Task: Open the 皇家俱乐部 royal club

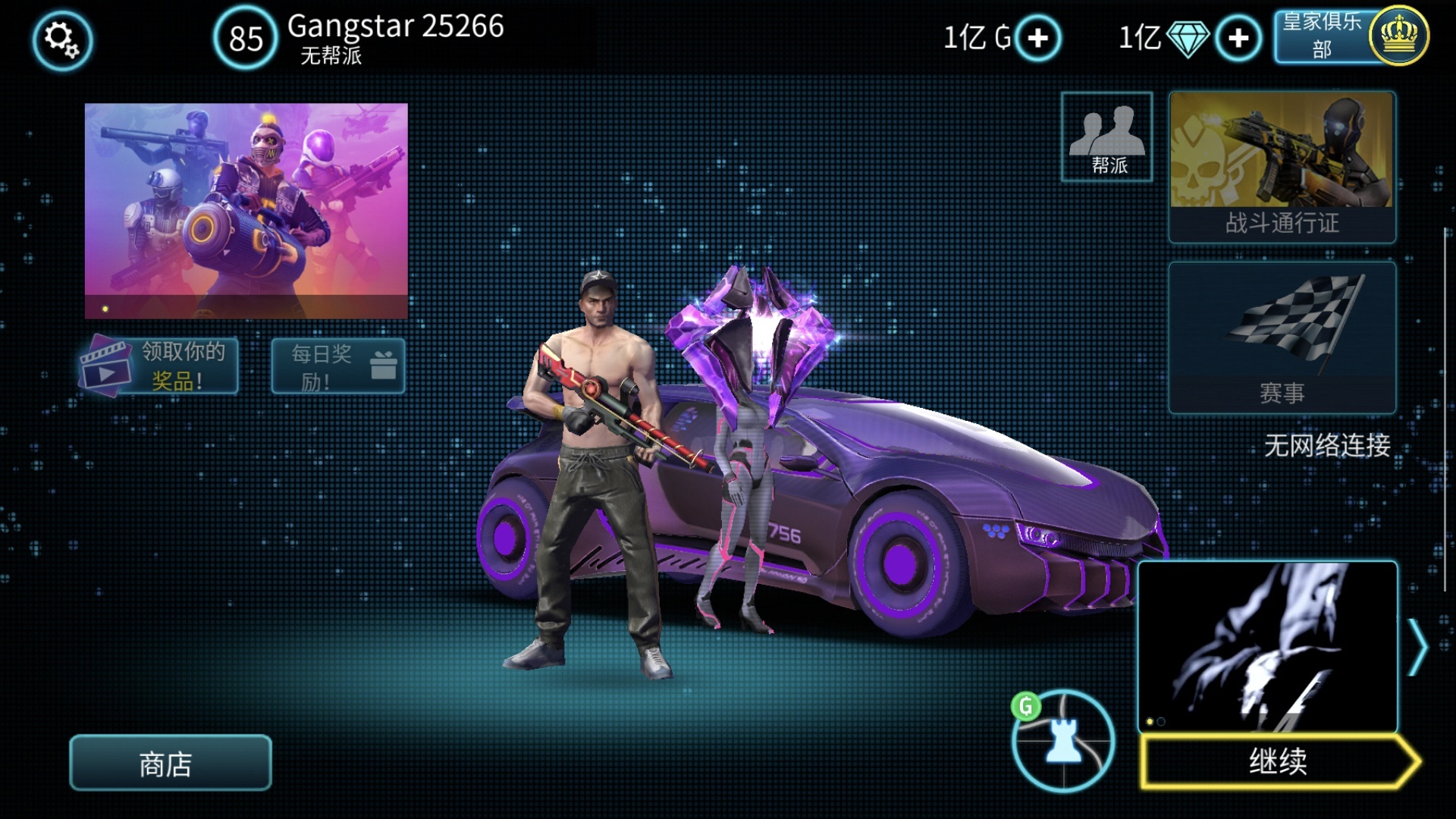Action: pyautogui.click(x=1350, y=36)
